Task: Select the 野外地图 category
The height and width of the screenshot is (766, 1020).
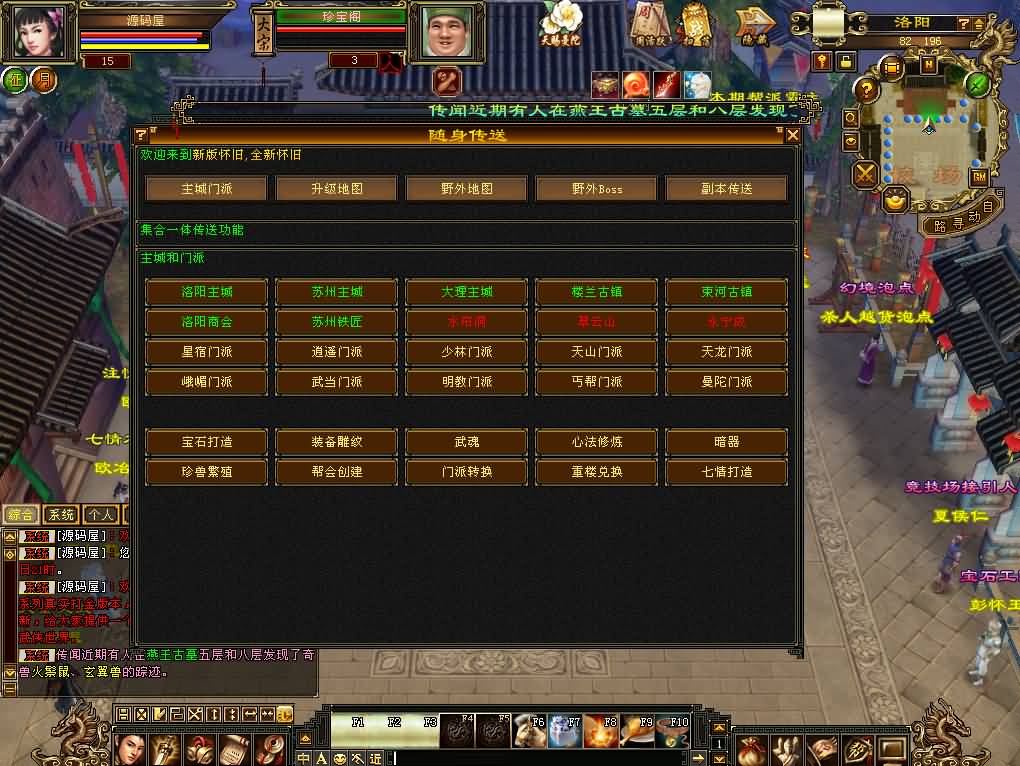Action: click(466, 188)
